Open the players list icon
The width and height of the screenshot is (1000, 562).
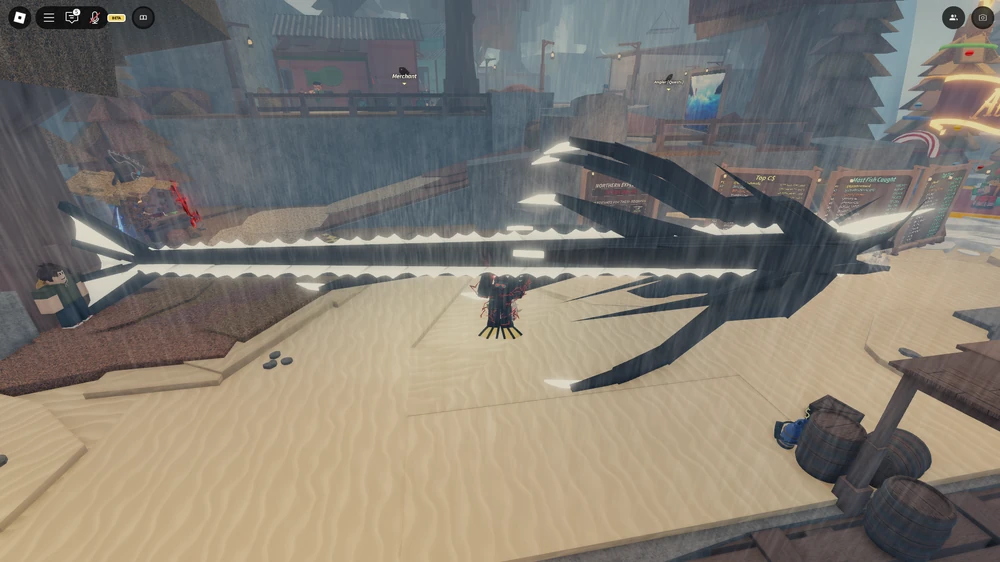pyautogui.click(x=953, y=17)
